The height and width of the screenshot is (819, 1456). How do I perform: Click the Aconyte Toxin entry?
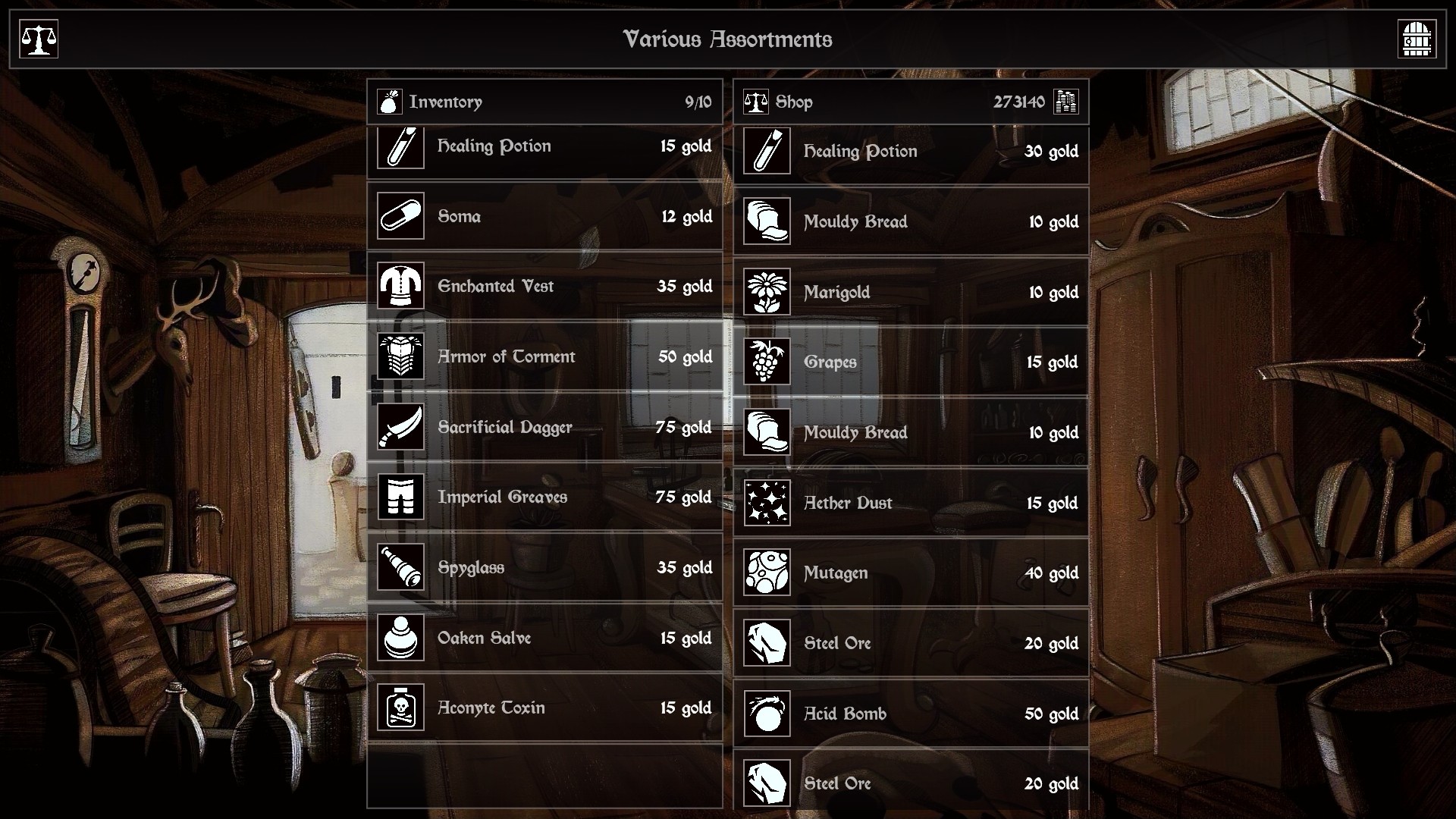point(544,708)
